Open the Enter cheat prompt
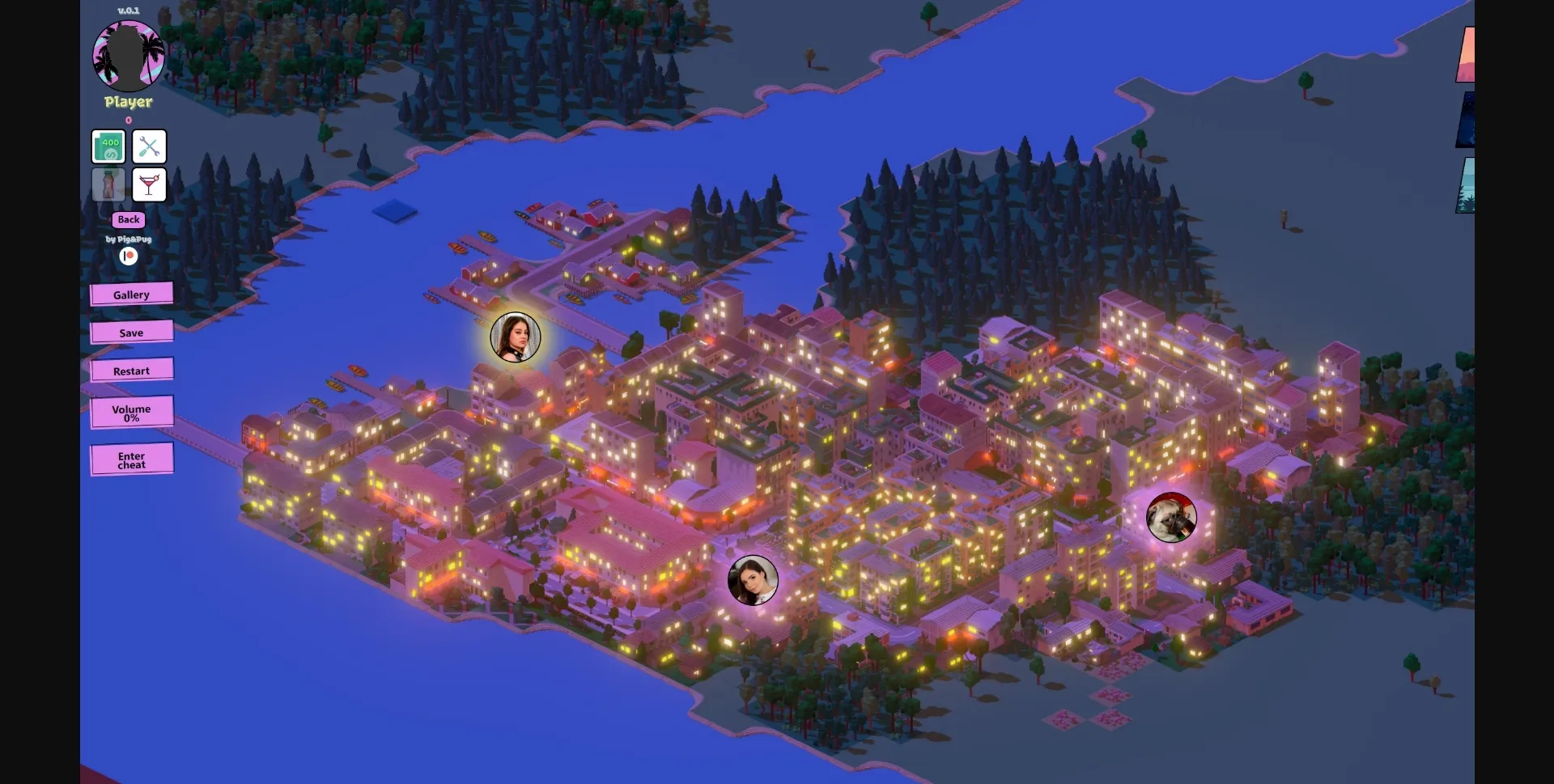Screen dimensions: 1554x784 [131, 460]
